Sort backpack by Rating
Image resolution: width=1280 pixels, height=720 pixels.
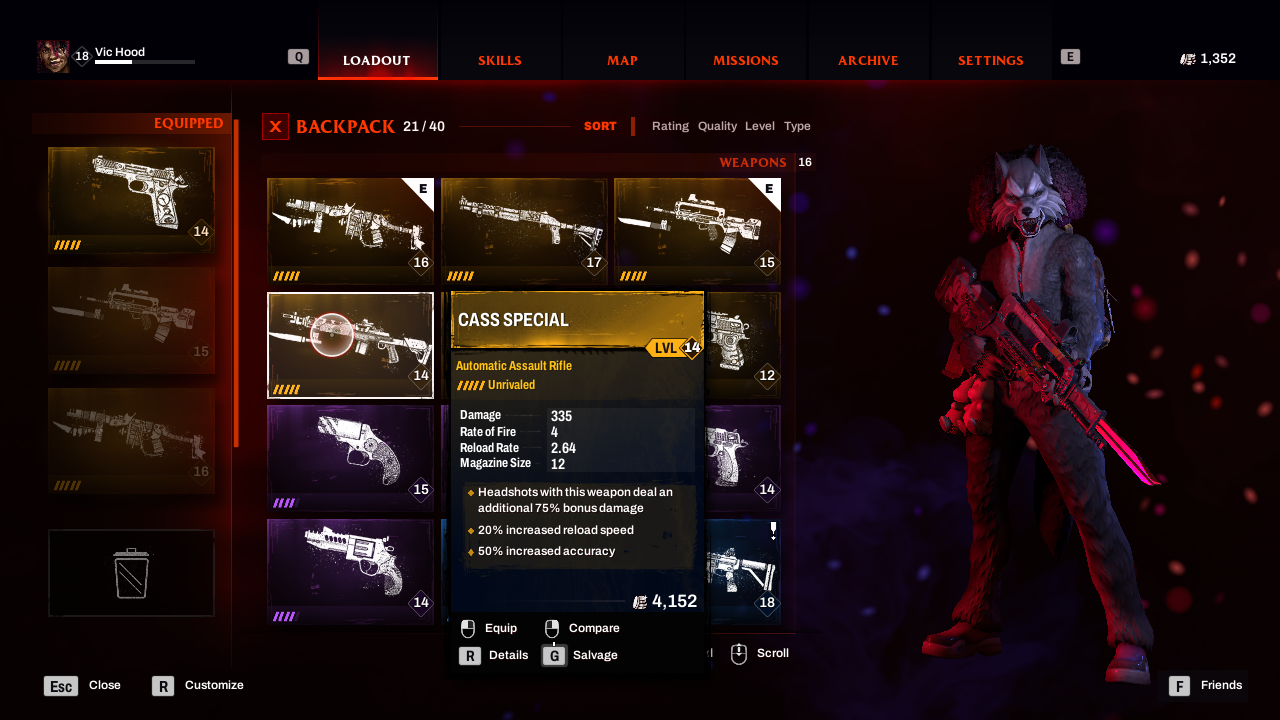(x=670, y=126)
